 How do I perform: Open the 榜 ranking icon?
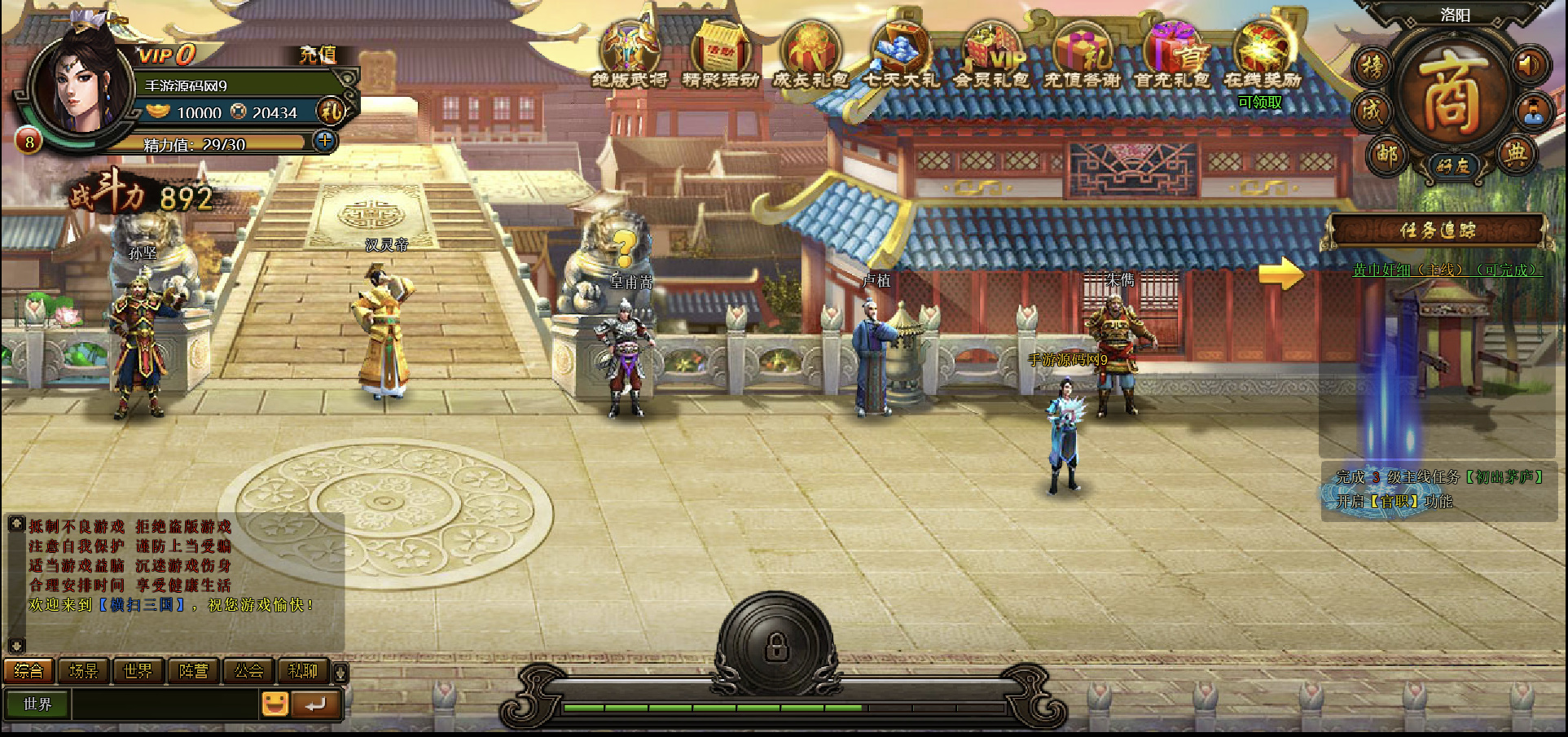tap(1373, 67)
